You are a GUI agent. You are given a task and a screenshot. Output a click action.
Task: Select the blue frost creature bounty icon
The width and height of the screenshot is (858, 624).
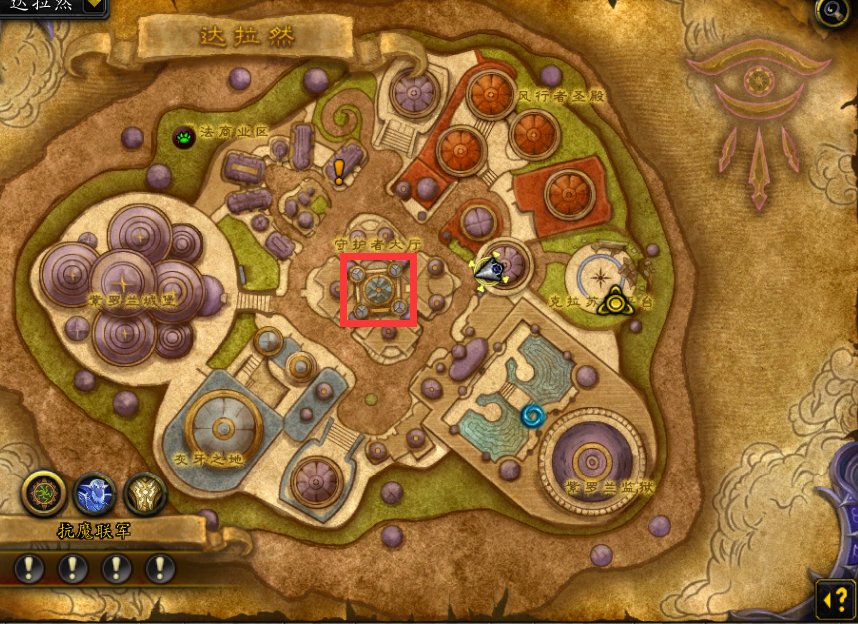(x=95, y=493)
